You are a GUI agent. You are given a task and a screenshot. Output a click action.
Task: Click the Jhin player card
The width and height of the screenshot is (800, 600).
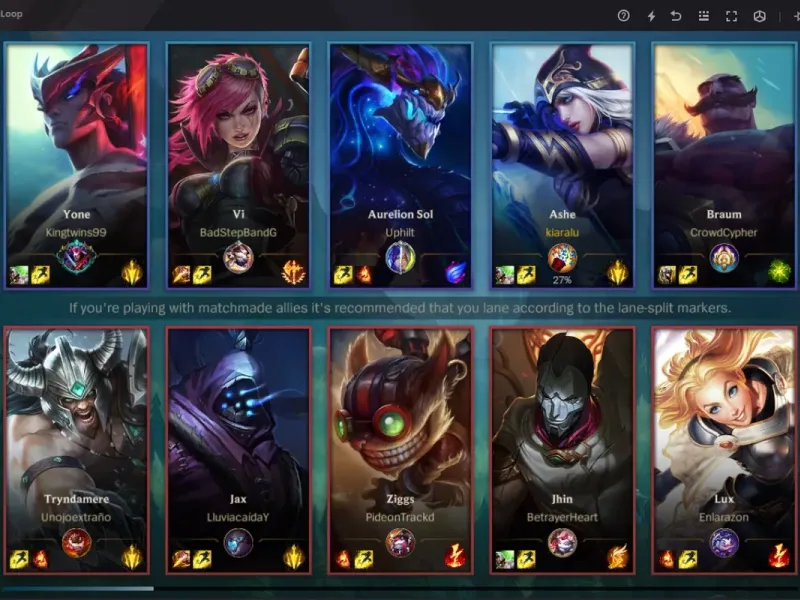(562, 440)
